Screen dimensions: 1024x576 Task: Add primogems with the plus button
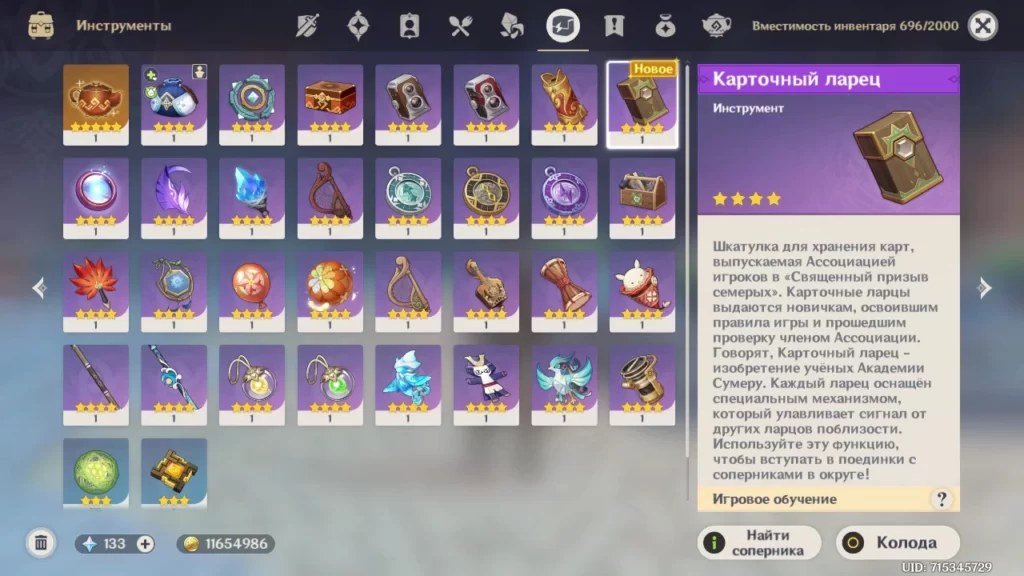(145, 544)
